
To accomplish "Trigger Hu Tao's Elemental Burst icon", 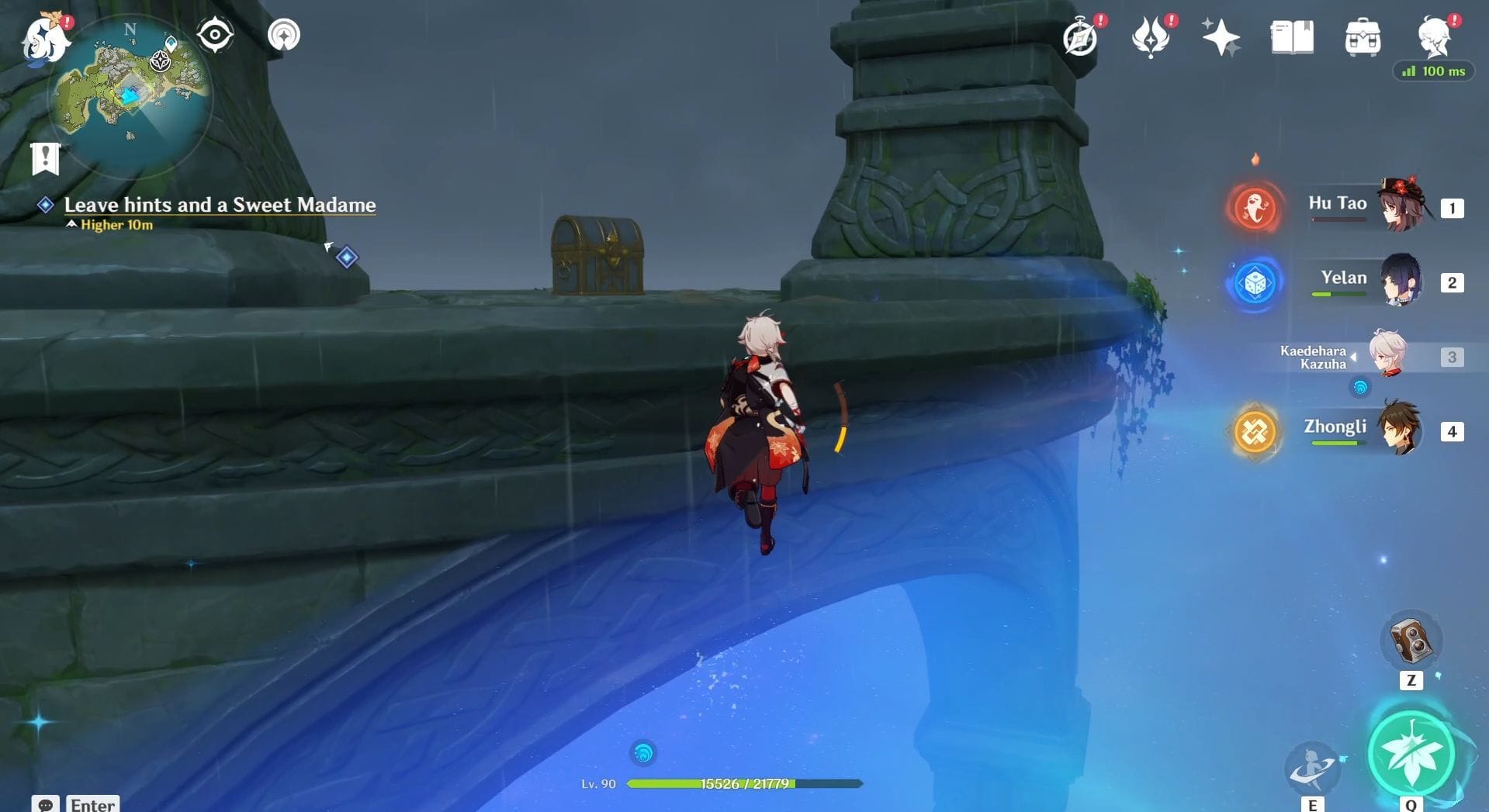I will point(1254,207).
